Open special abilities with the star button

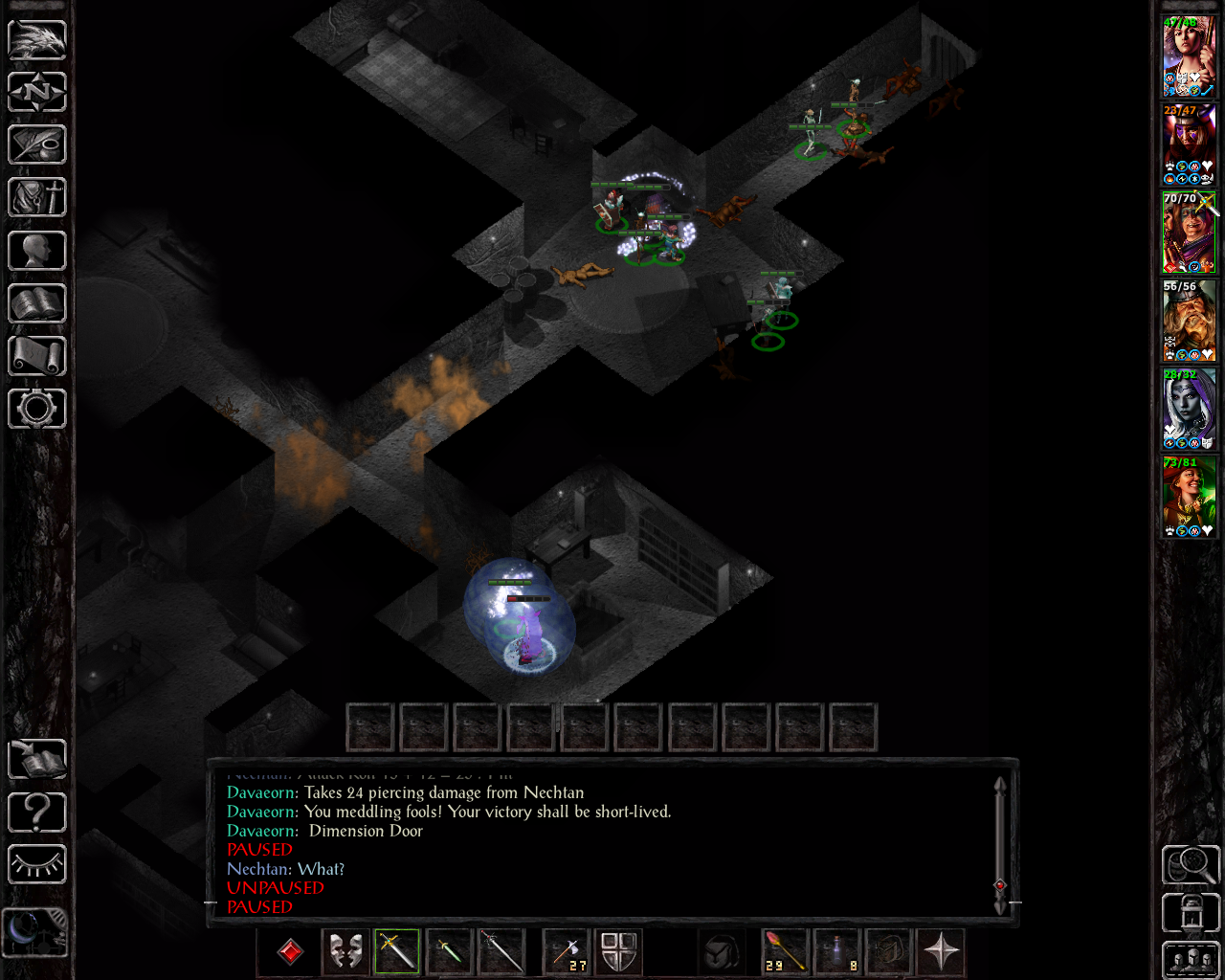(x=941, y=952)
